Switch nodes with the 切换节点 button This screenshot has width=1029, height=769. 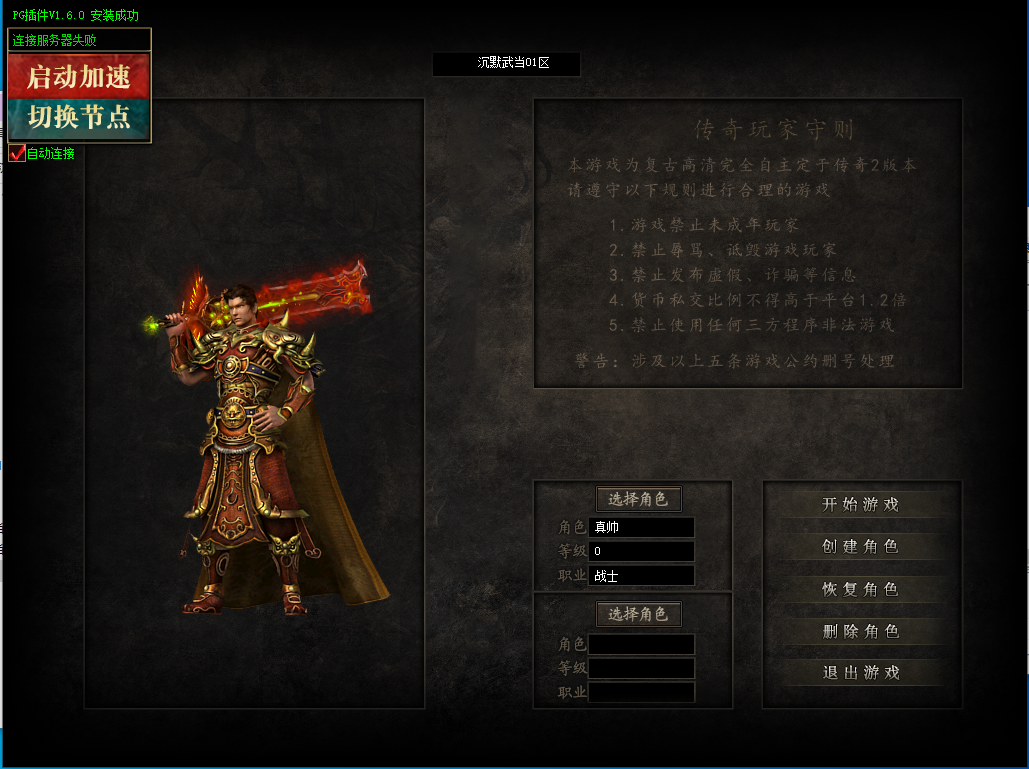[x=79, y=117]
